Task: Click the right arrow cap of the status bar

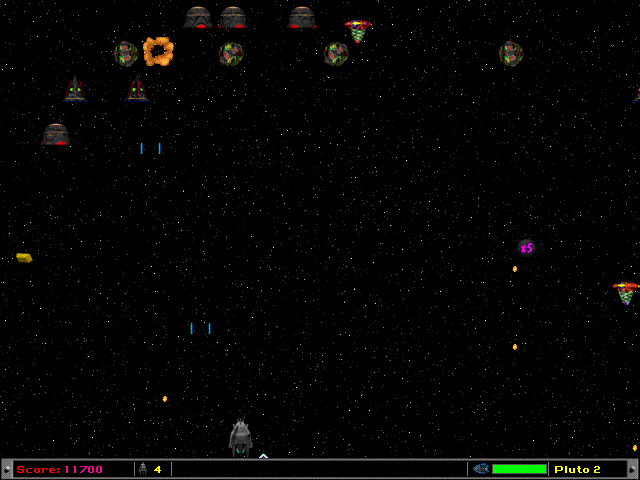Action: (633, 469)
